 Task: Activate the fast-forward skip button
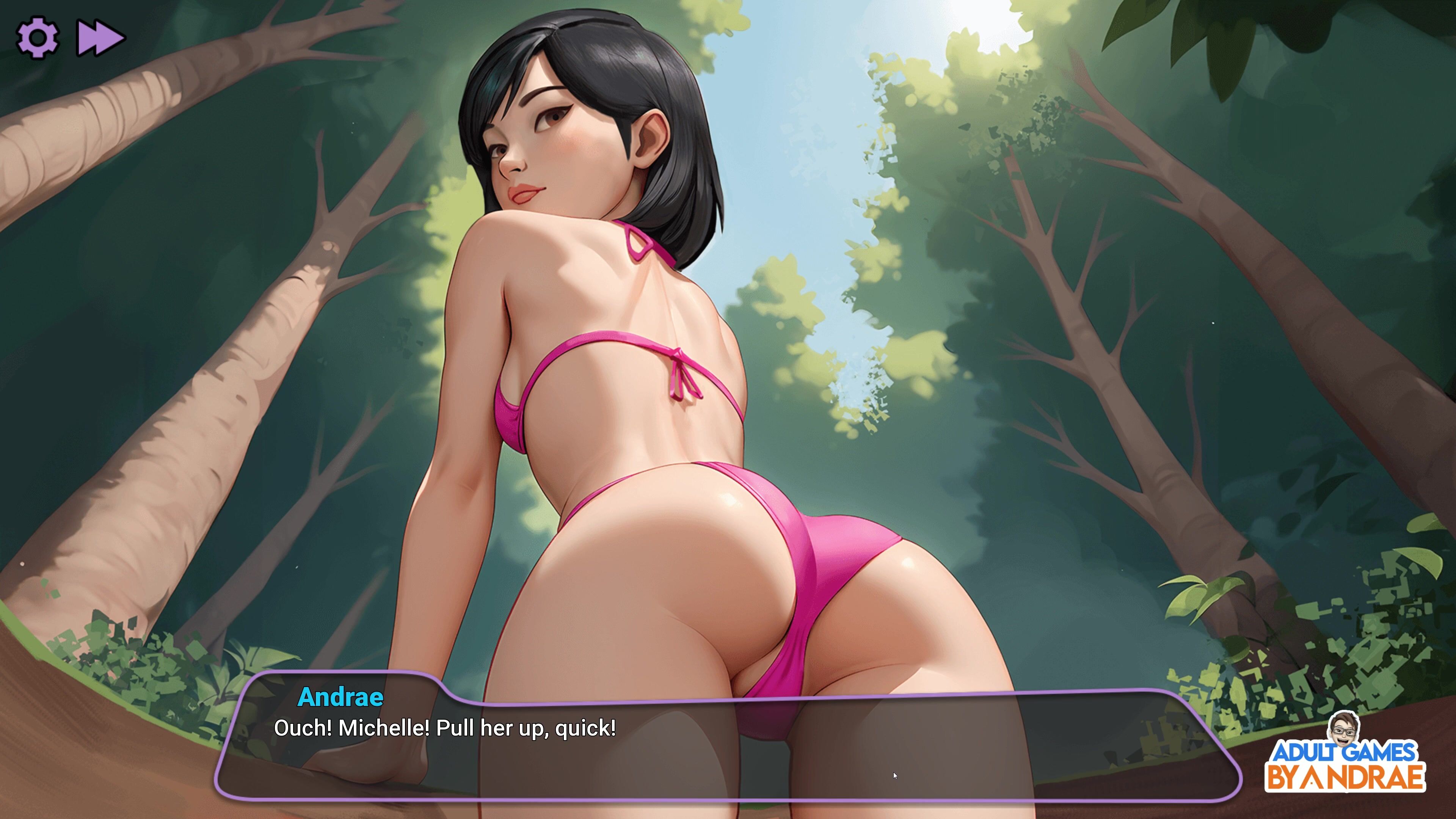(100, 38)
